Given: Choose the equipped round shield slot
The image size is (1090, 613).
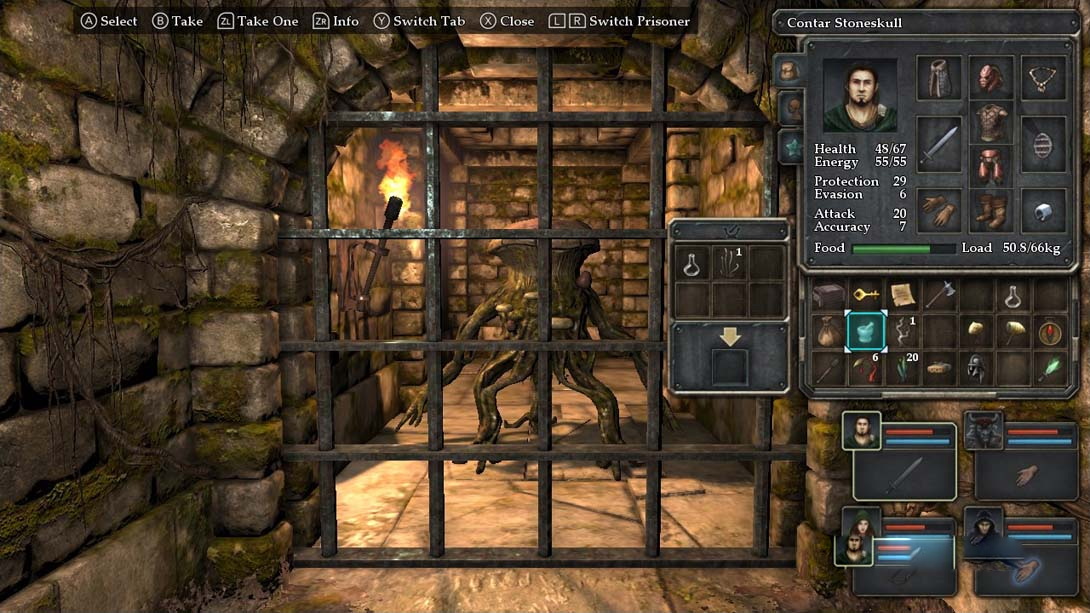Looking at the screenshot, I should tap(1045, 144).
